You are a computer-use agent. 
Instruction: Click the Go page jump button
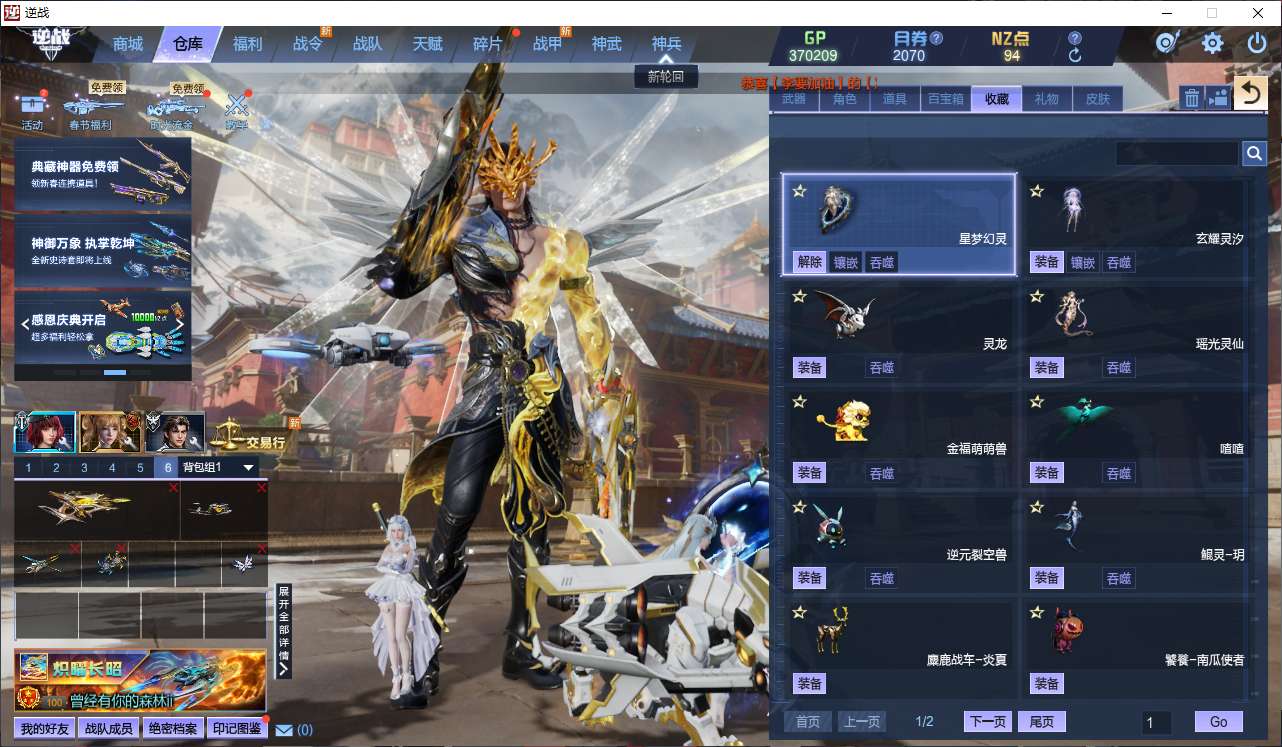[x=1218, y=722]
